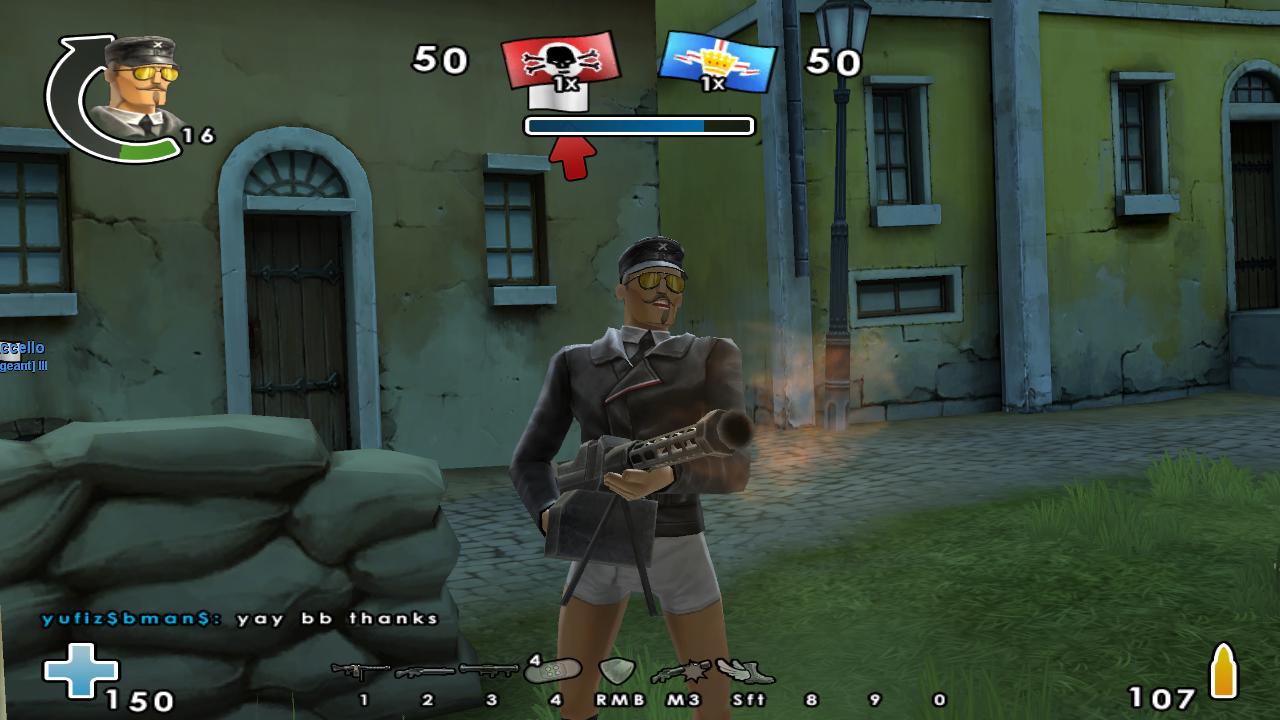
Task: Activate the winged boot sprint ability
Action: tap(745, 670)
